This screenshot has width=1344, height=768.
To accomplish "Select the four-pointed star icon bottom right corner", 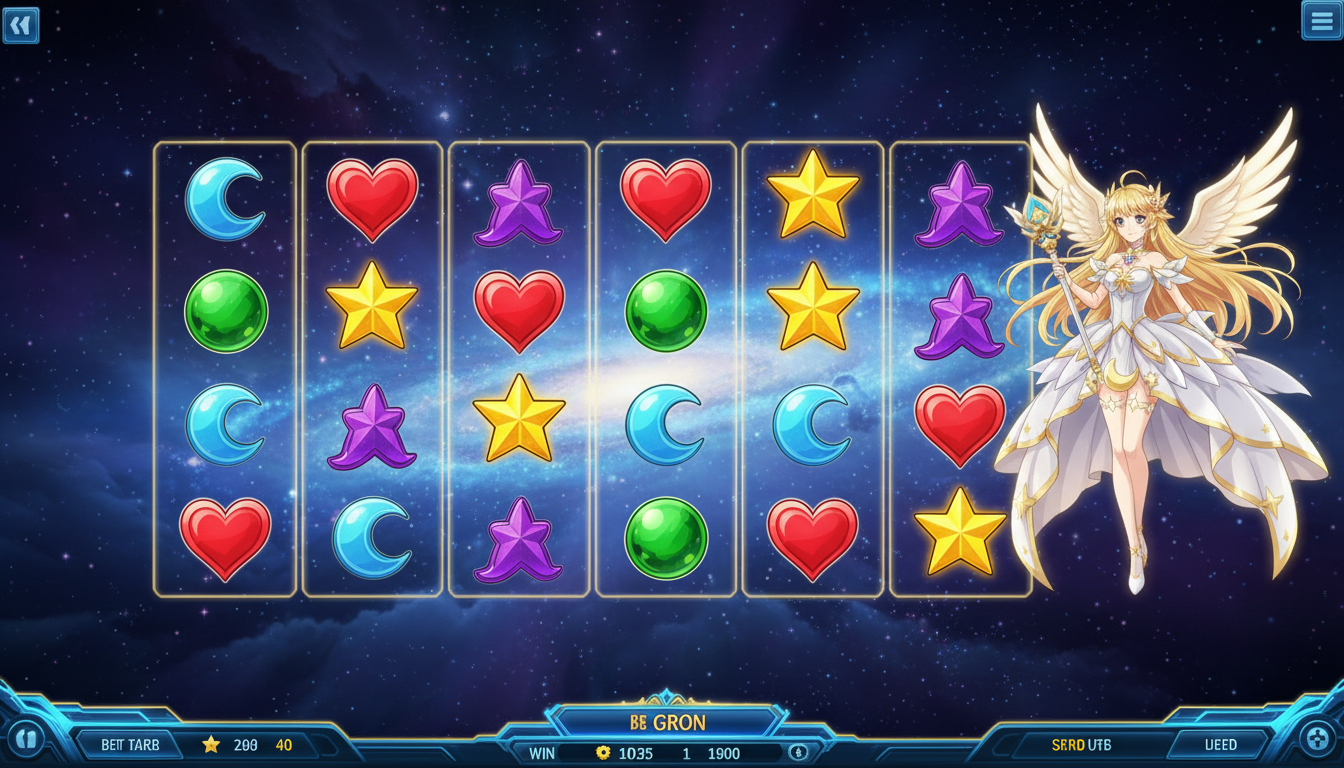I will [x=1316, y=741].
